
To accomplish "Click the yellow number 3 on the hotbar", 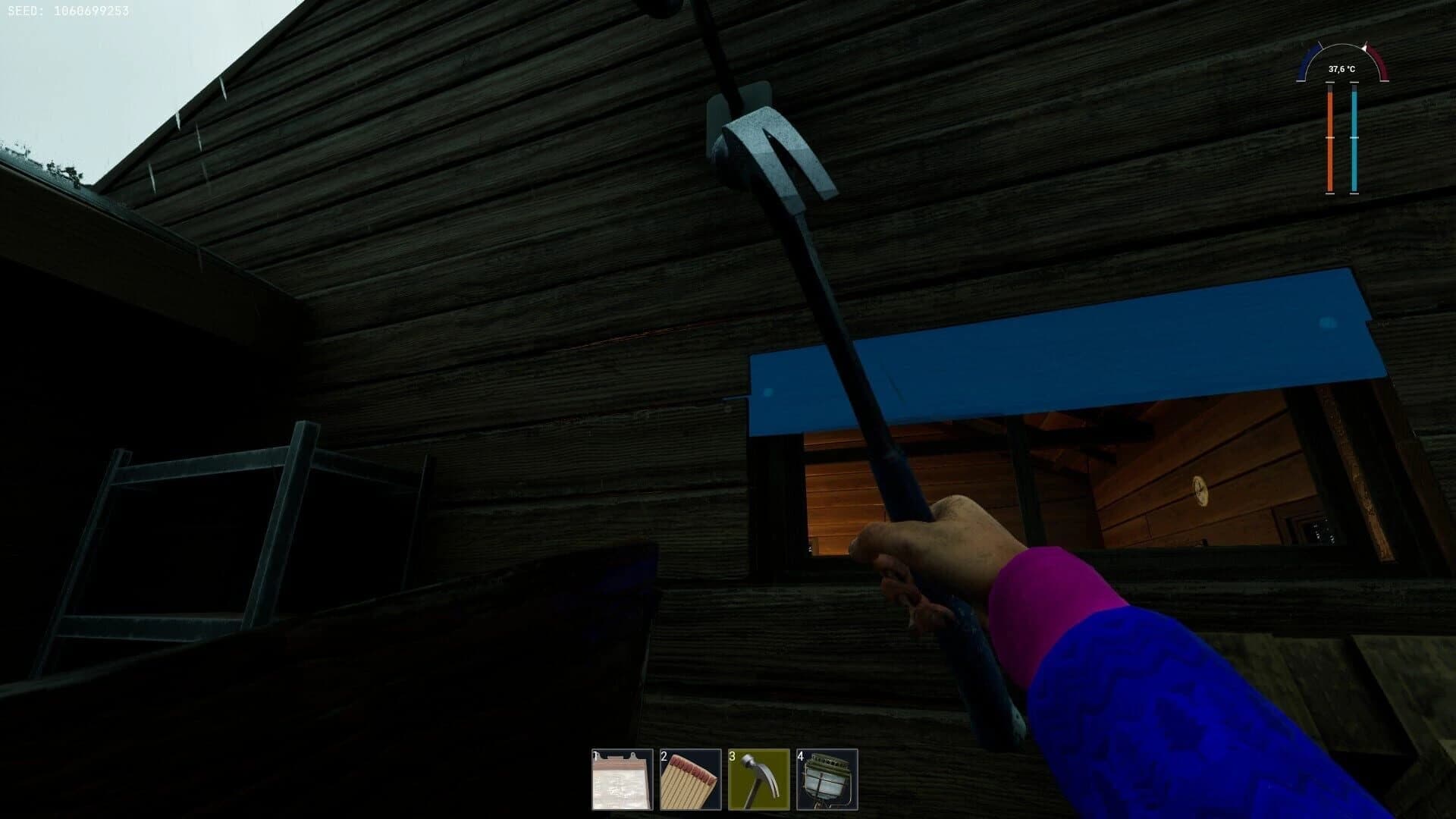I will [731, 757].
